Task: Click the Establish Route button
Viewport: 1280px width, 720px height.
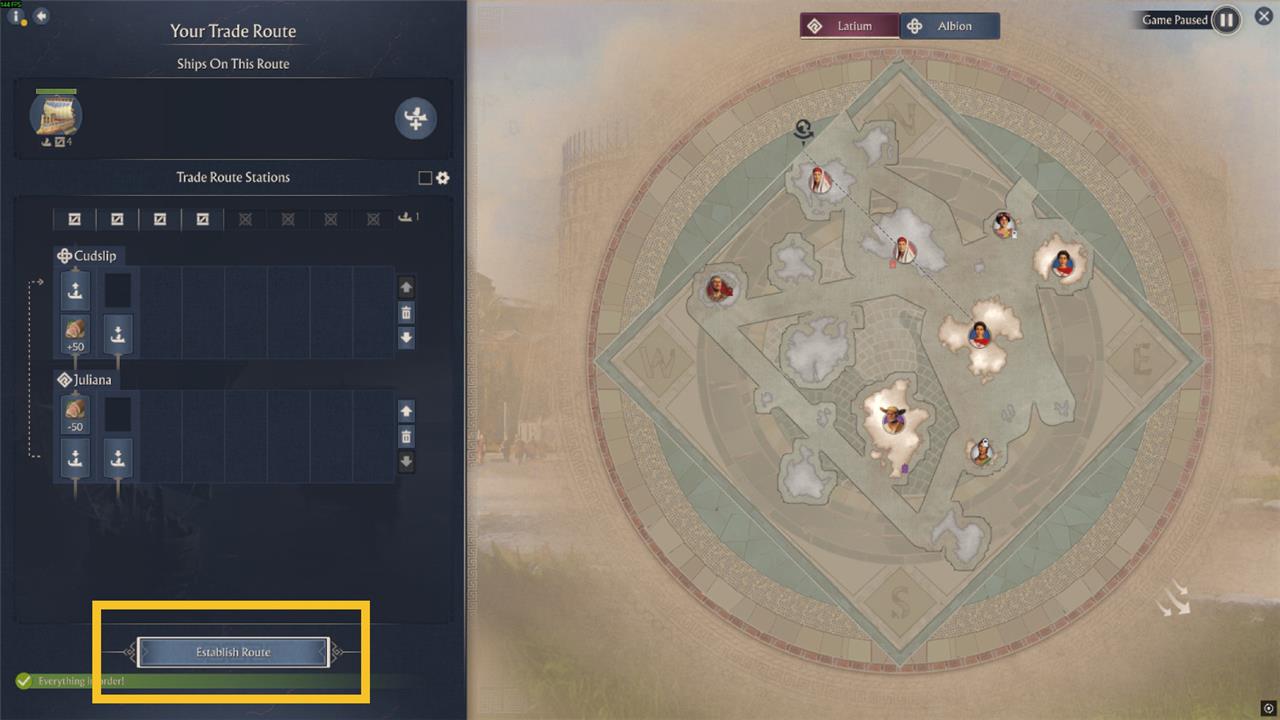Action: (x=232, y=652)
